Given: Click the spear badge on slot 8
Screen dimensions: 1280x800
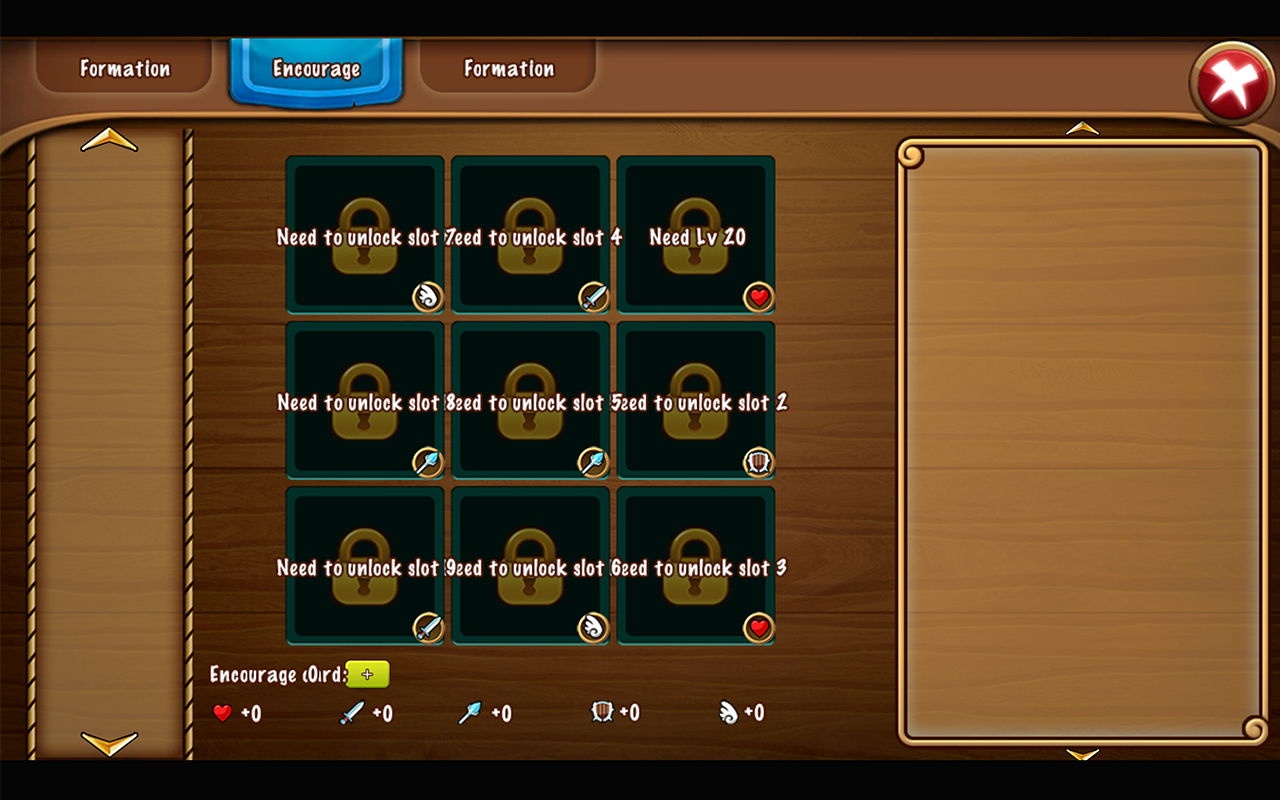Looking at the screenshot, I should click(427, 461).
